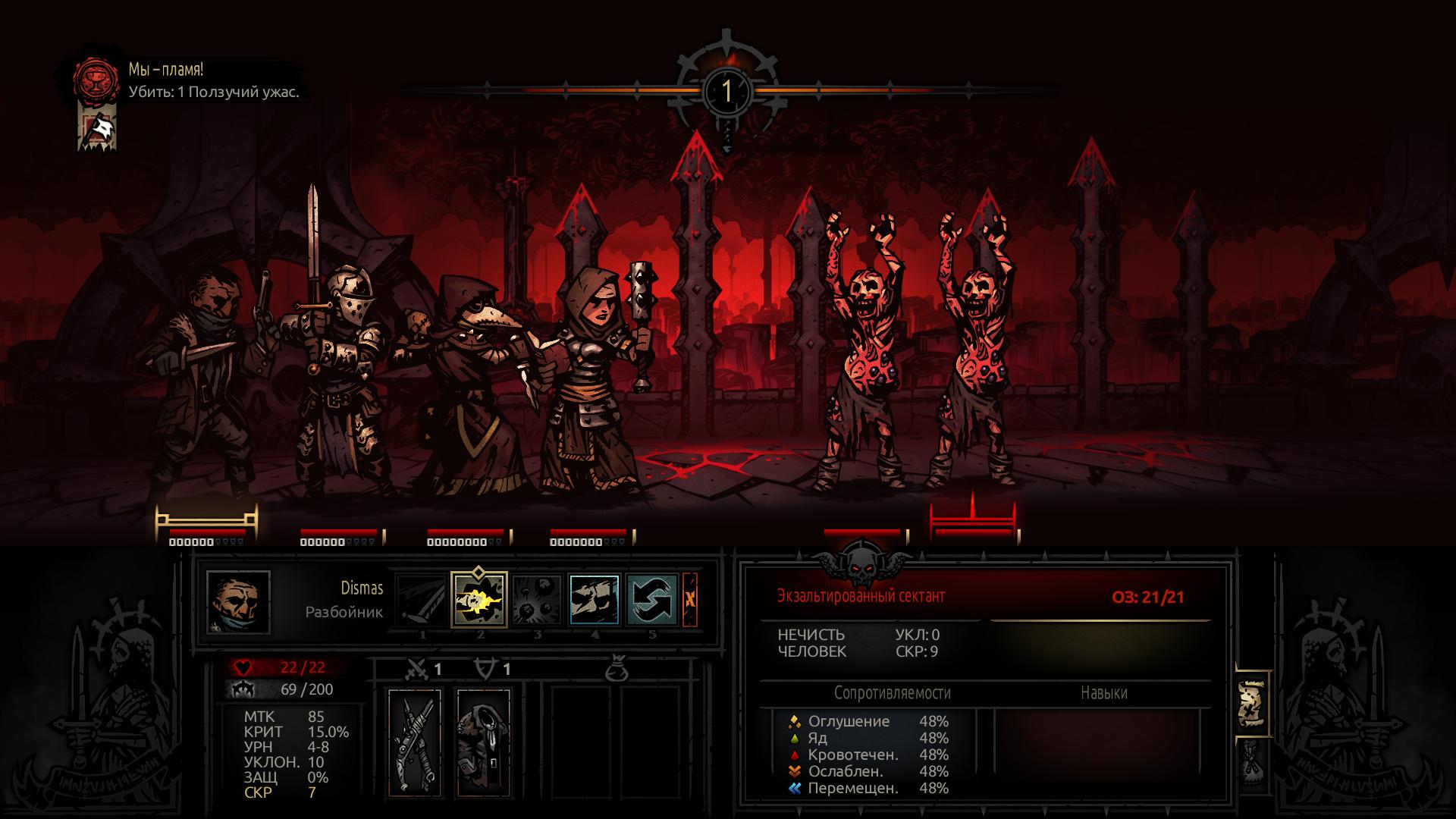Choose the dagger slash skill in slot one
The width and height of the screenshot is (1456, 819).
(422, 599)
